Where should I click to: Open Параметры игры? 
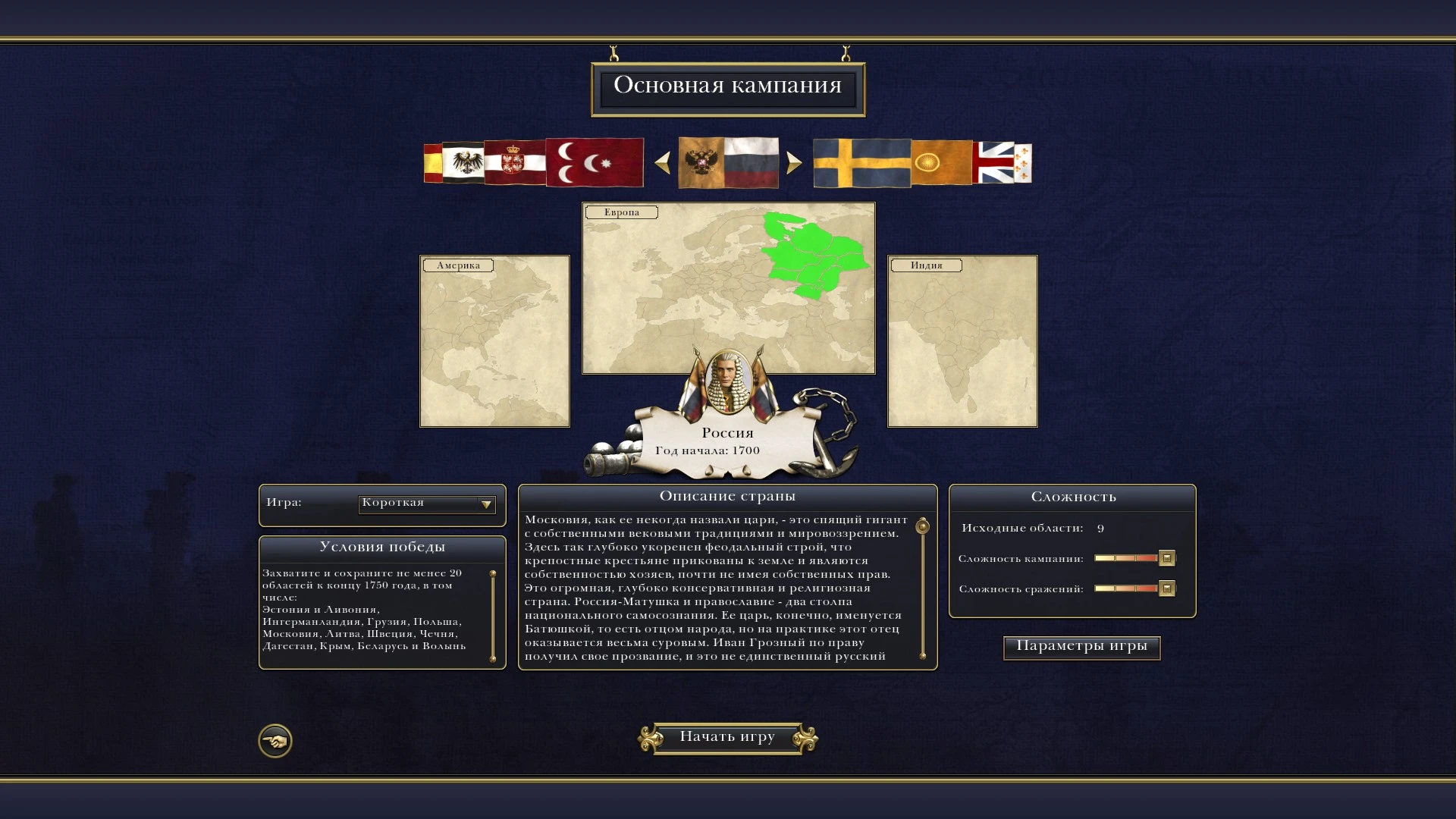[x=1081, y=647]
